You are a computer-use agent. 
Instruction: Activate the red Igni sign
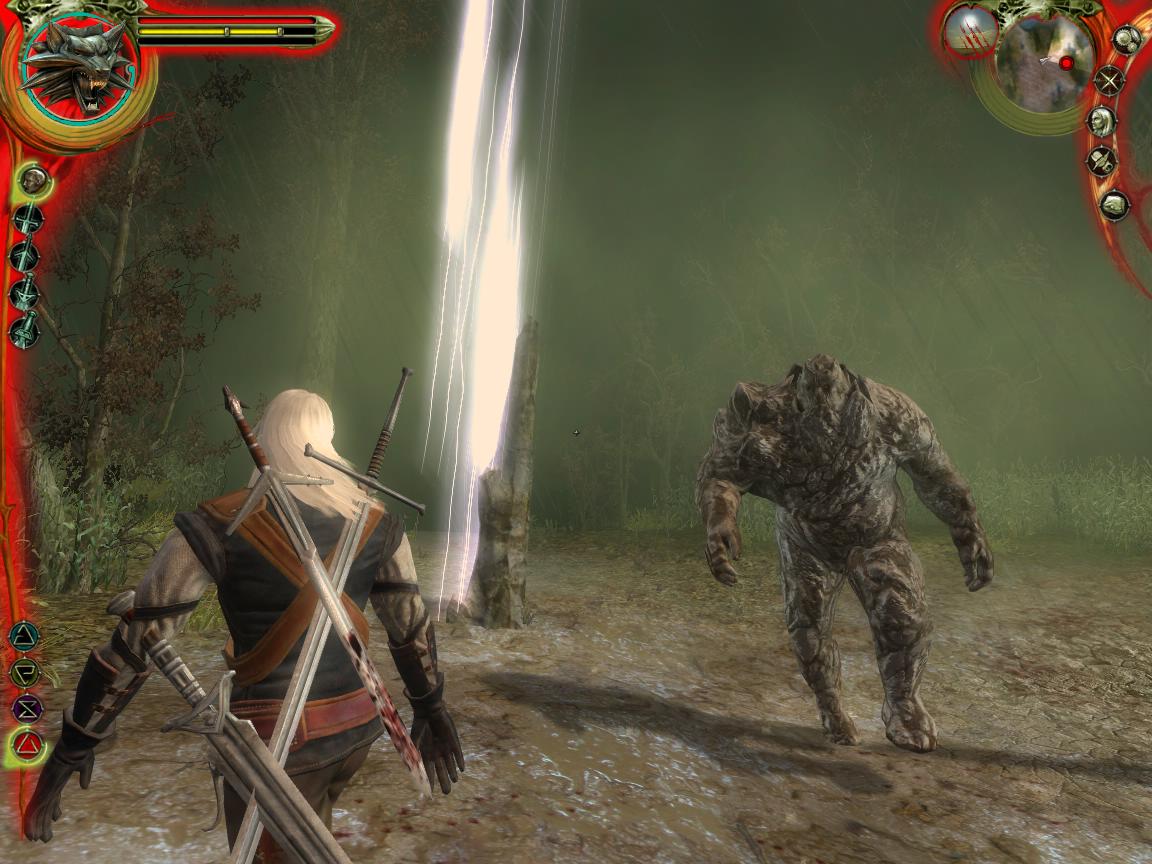pyautogui.click(x=28, y=745)
